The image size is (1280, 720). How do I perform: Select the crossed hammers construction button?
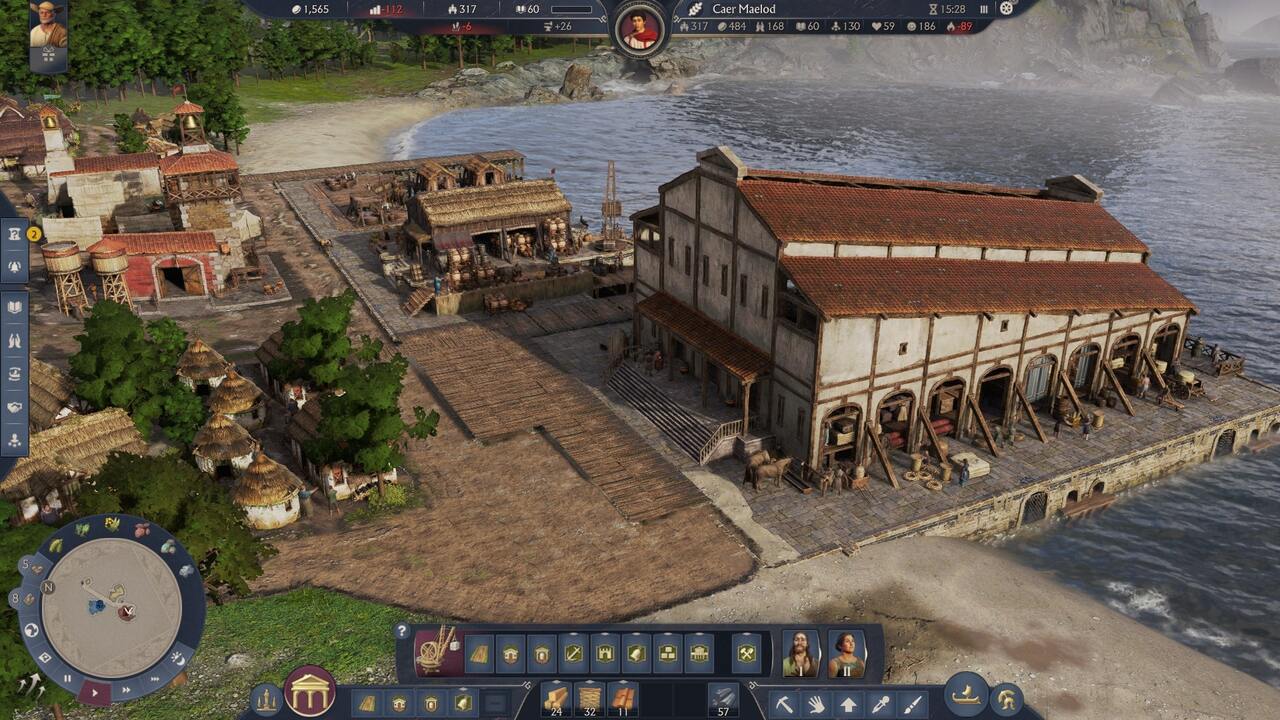pyautogui.click(x=746, y=653)
